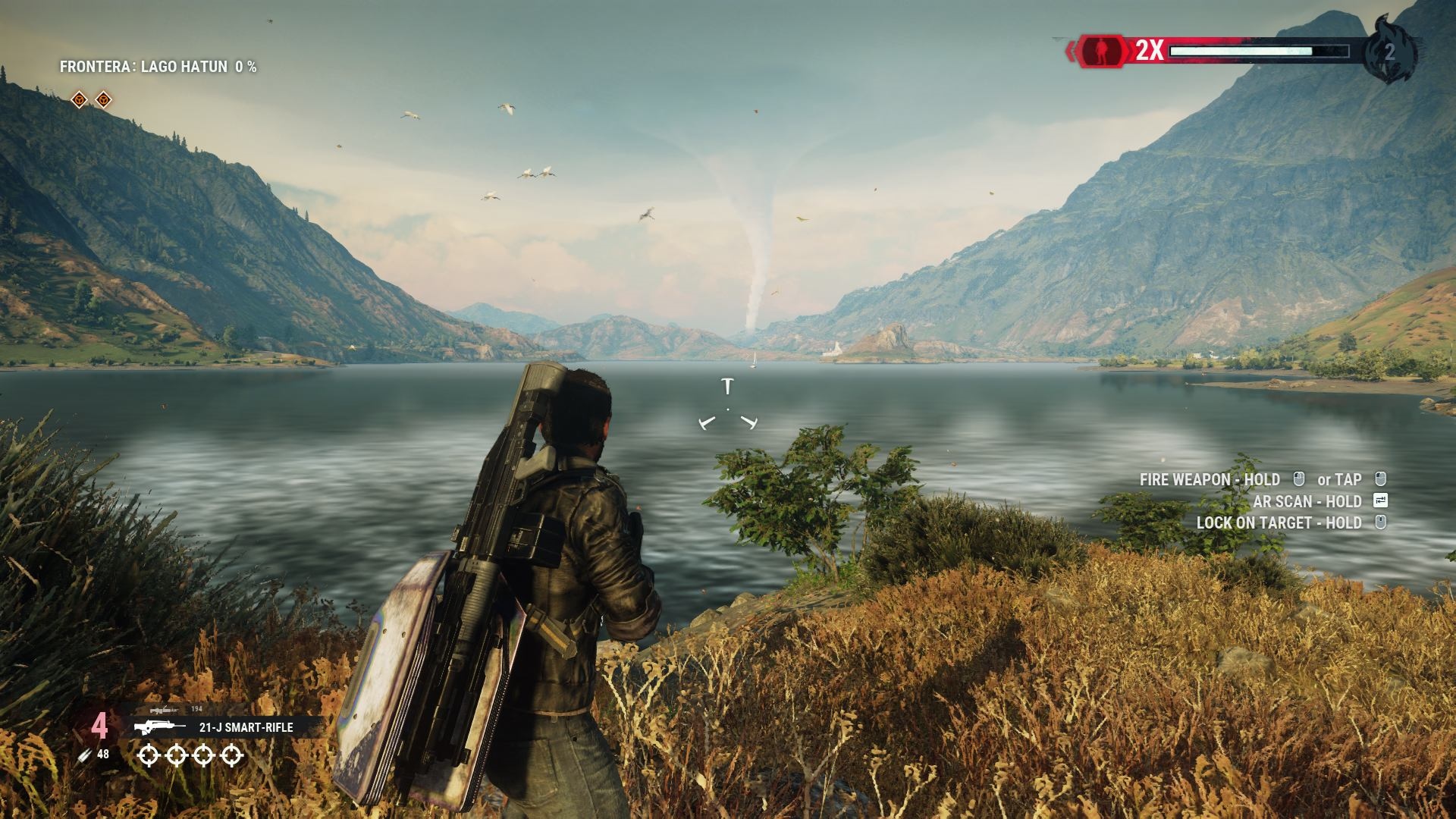1456x819 pixels.
Task: Choose the small secondary weapon icon above the rifle
Action: tap(164, 710)
